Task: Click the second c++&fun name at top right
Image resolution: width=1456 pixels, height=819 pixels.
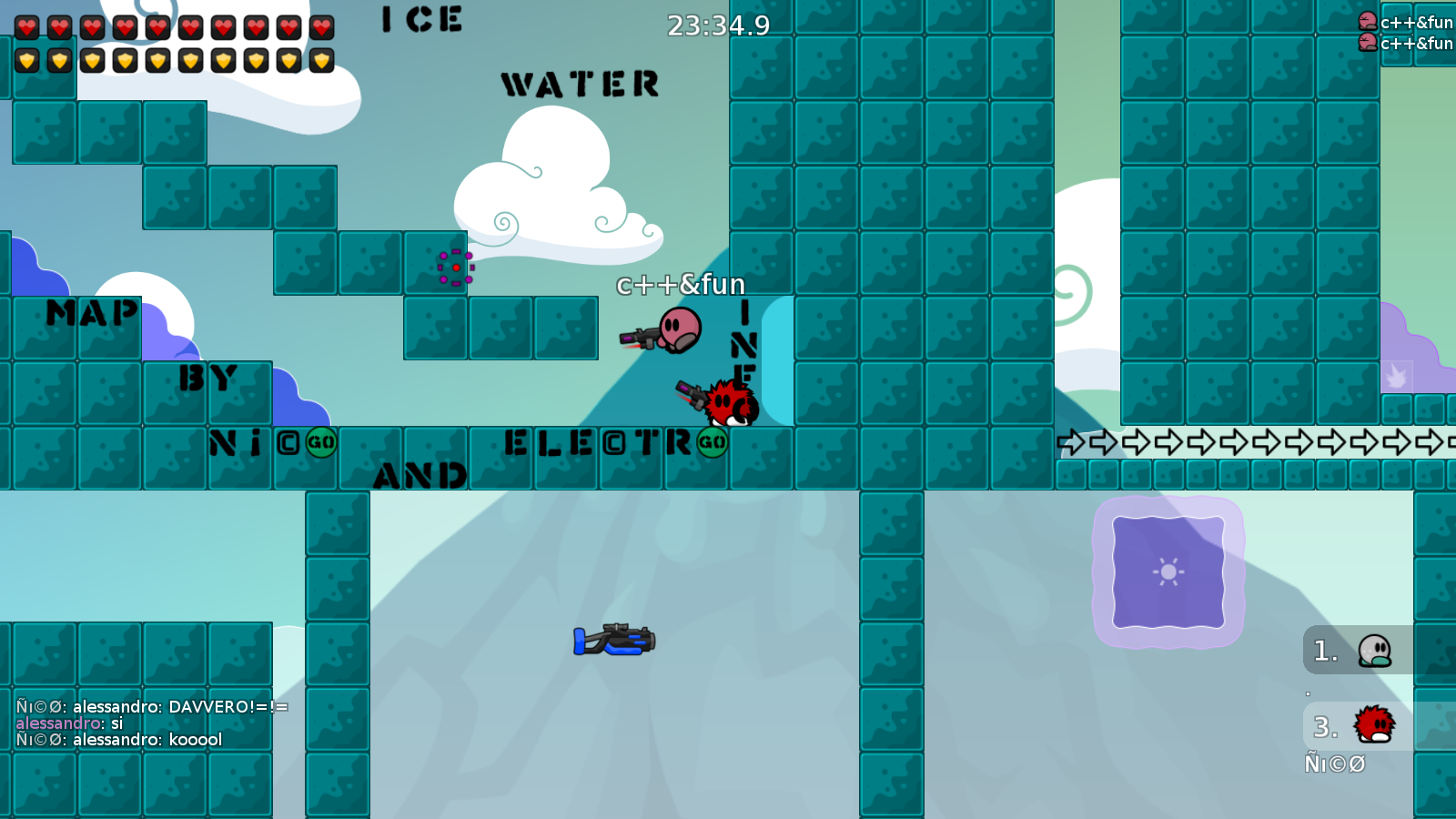Action: 1417,42
